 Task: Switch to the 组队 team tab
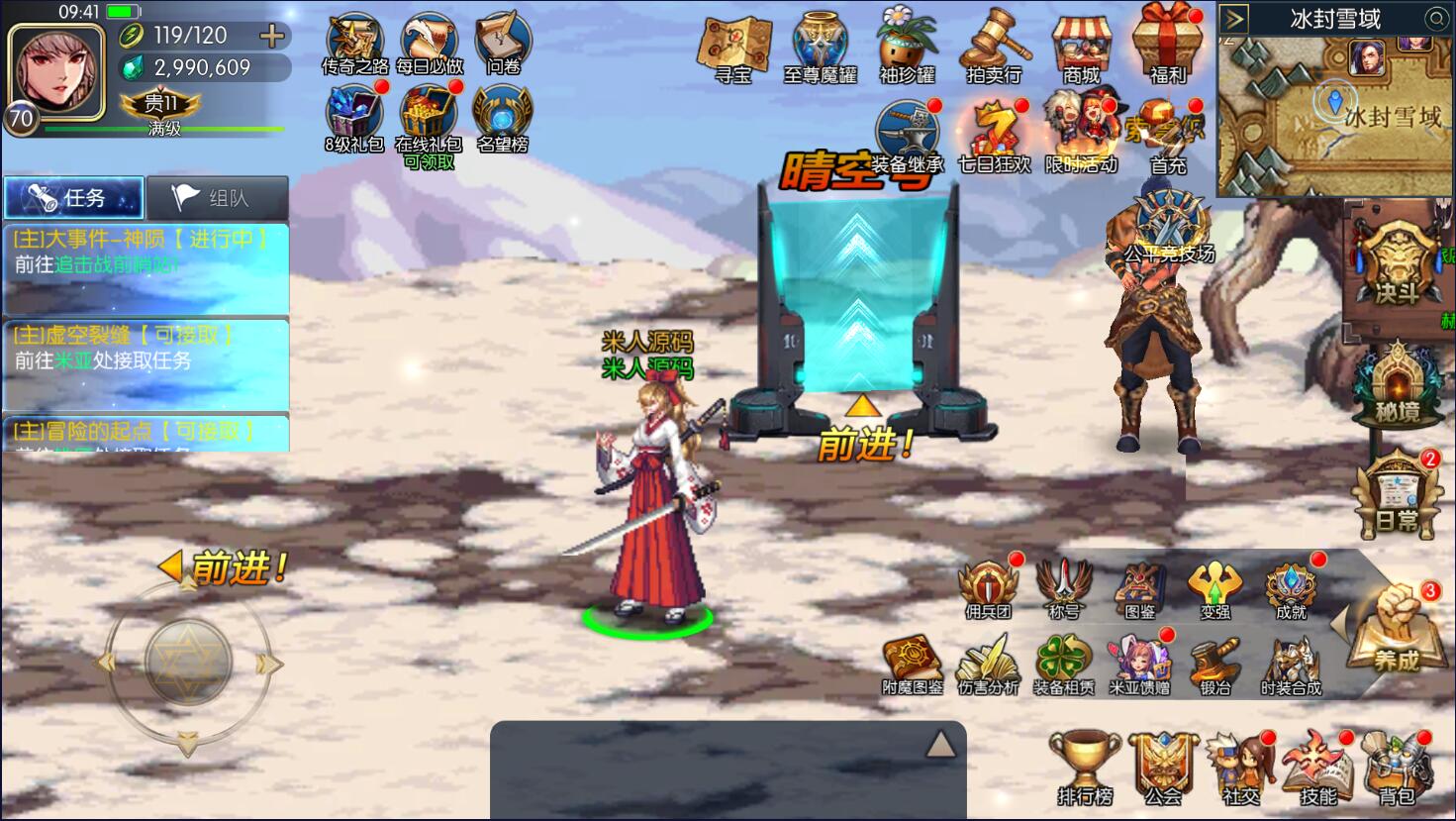tap(218, 198)
